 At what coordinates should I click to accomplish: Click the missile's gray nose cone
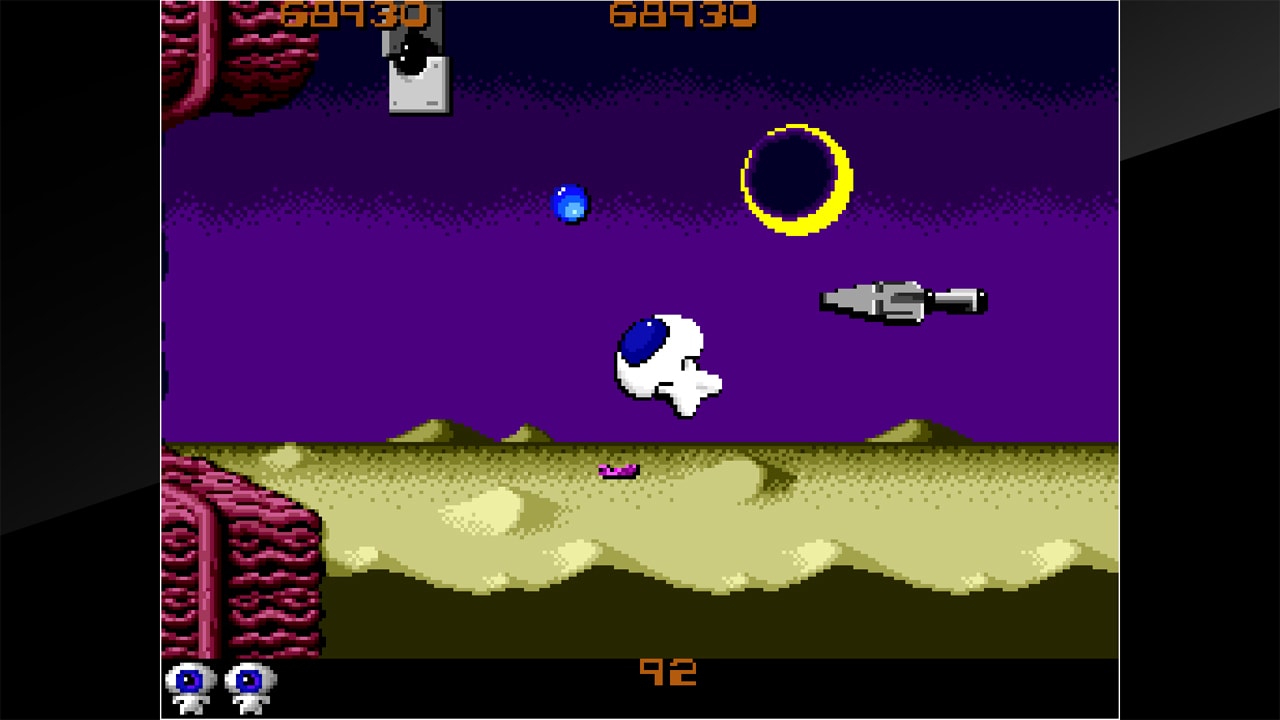tap(845, 297)
